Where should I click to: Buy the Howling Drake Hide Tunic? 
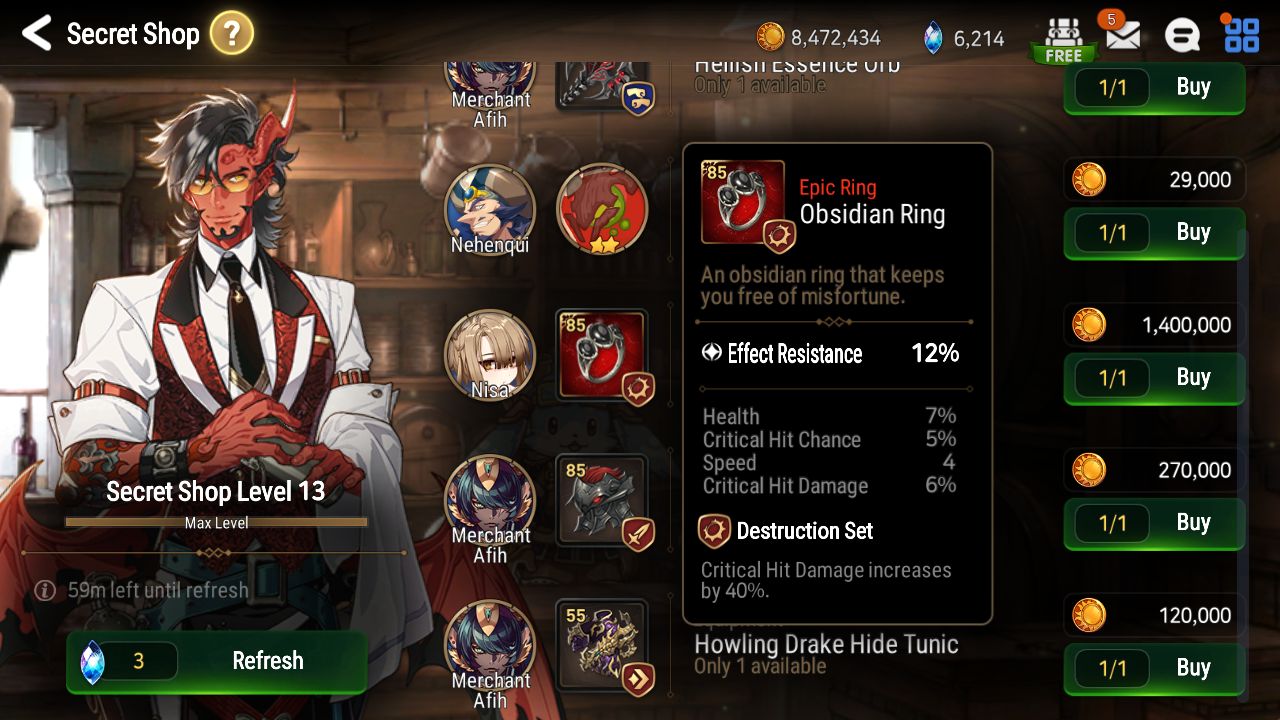[1154, 668]
